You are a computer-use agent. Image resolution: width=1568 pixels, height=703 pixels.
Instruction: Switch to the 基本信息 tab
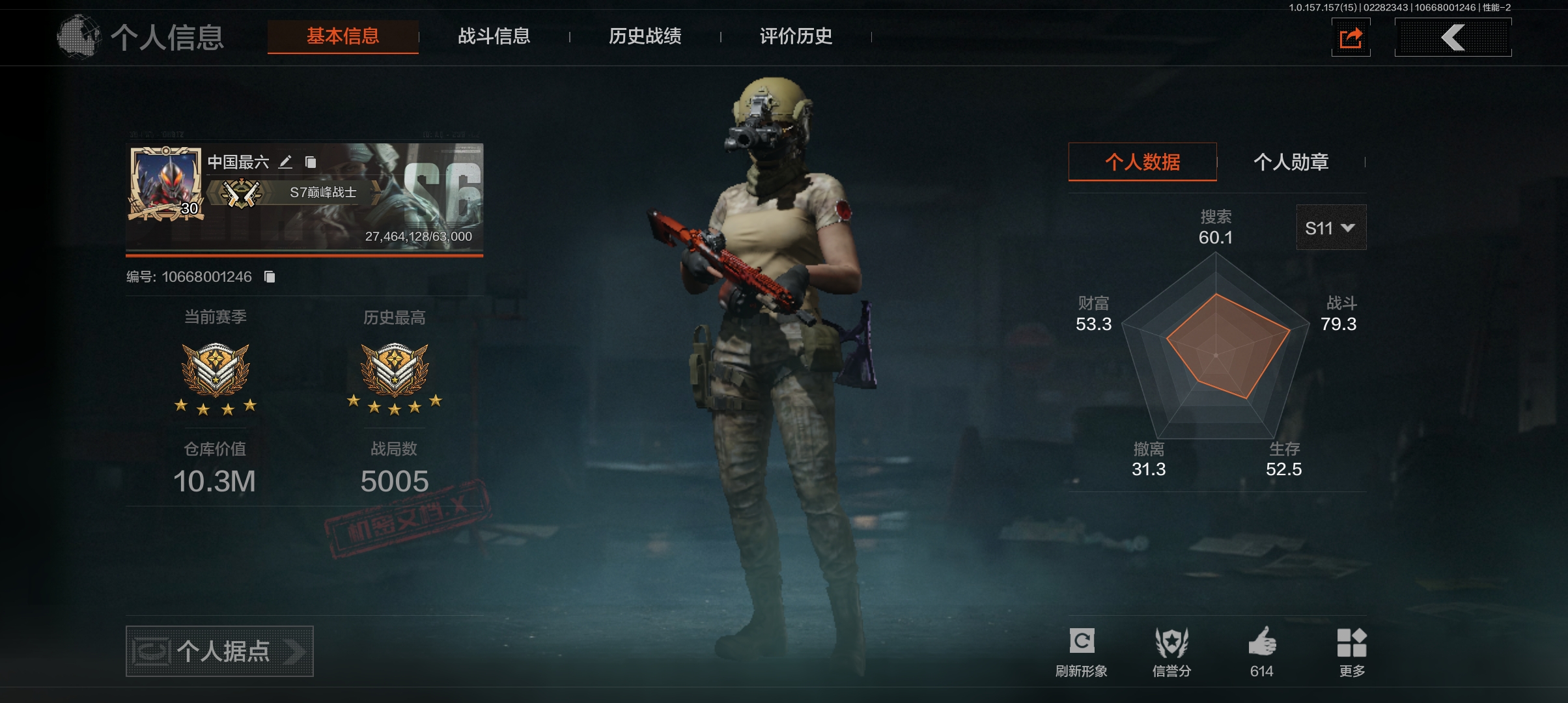tap(343, 36)
